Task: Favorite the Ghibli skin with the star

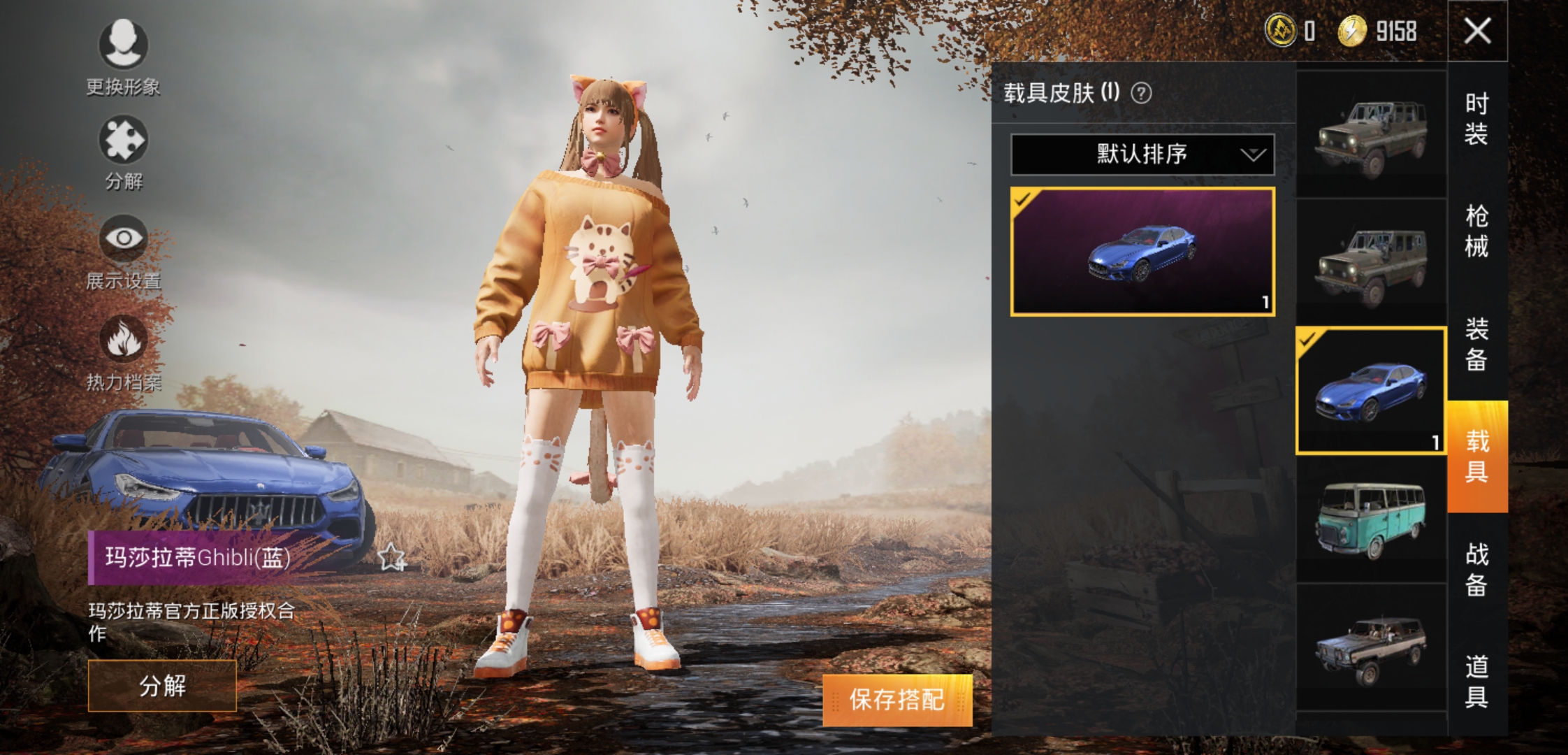Action: [x=391, y=558]
